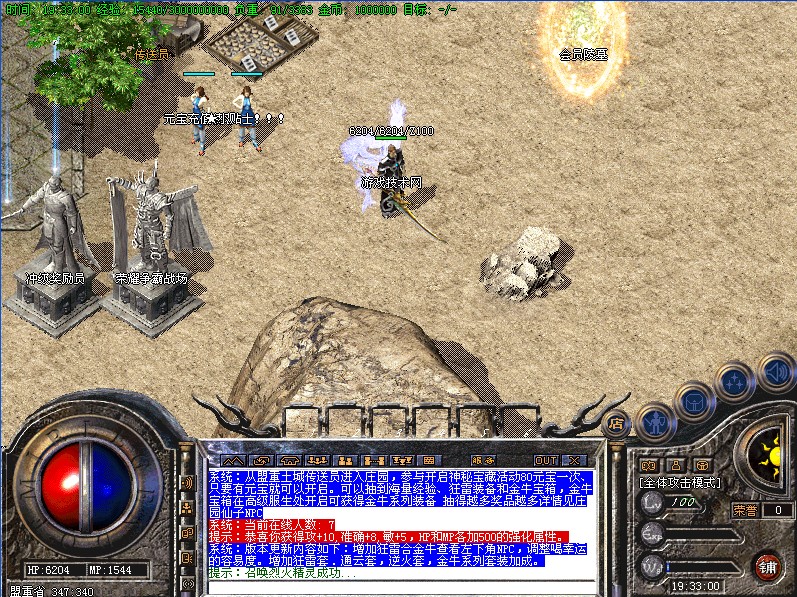
Task: Click the OUT logout button
Action: click(x=545, y=460)
